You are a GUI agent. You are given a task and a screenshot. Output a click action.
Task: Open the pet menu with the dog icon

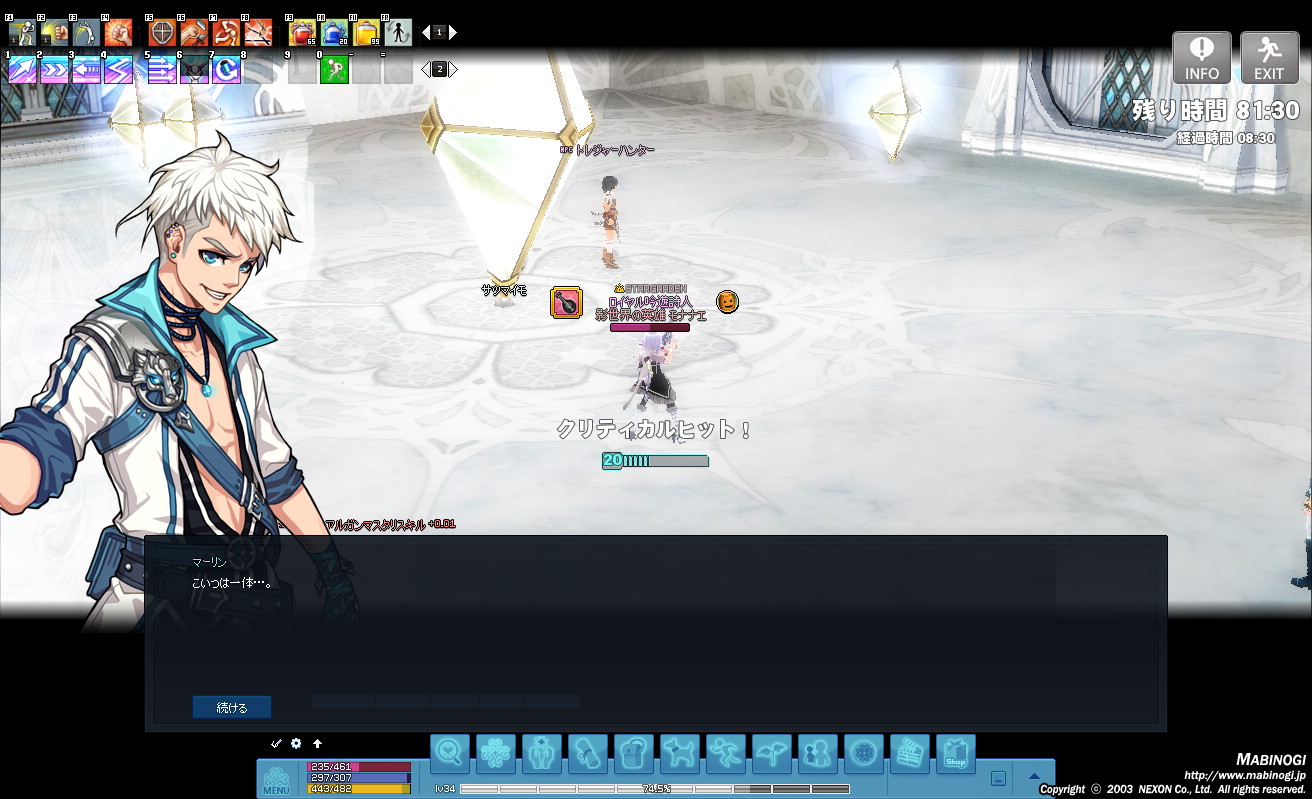680,753
